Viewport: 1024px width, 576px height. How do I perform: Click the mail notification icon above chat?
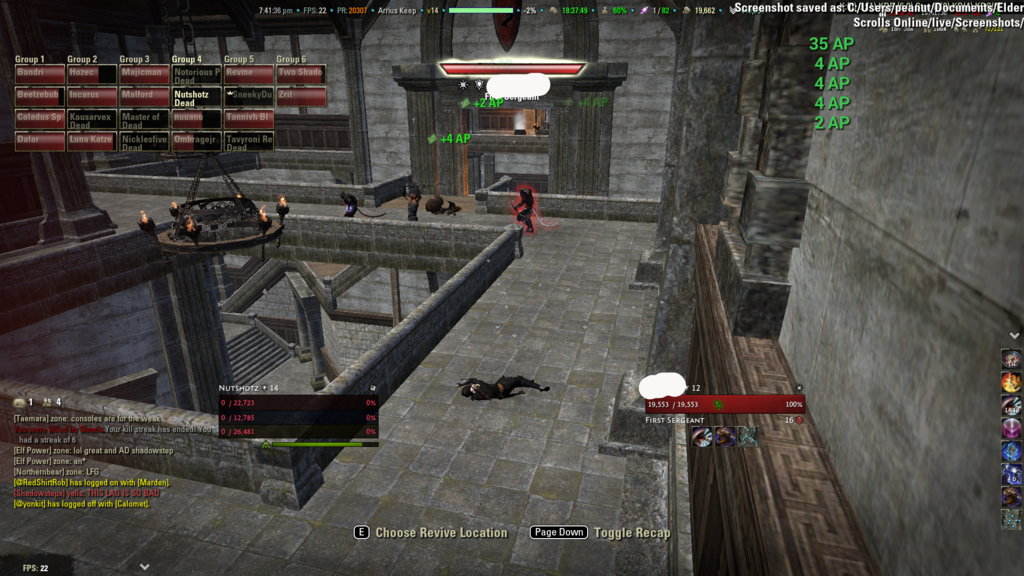tap(20, 402)
